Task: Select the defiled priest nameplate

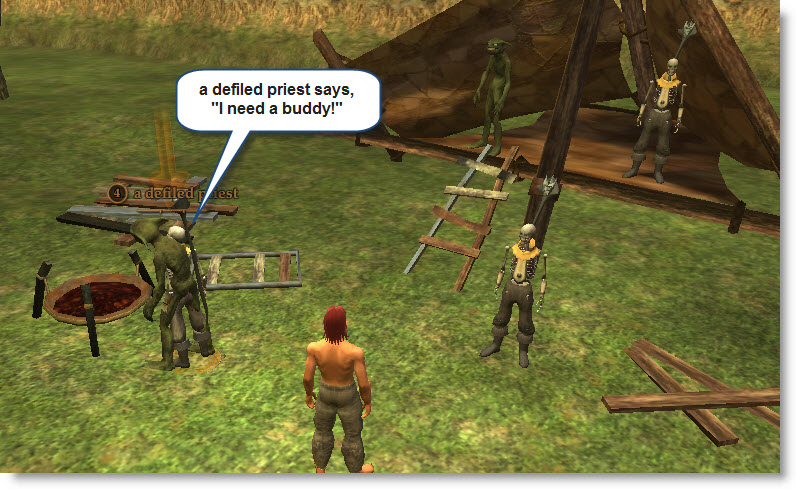Action: tap(176, 192)
